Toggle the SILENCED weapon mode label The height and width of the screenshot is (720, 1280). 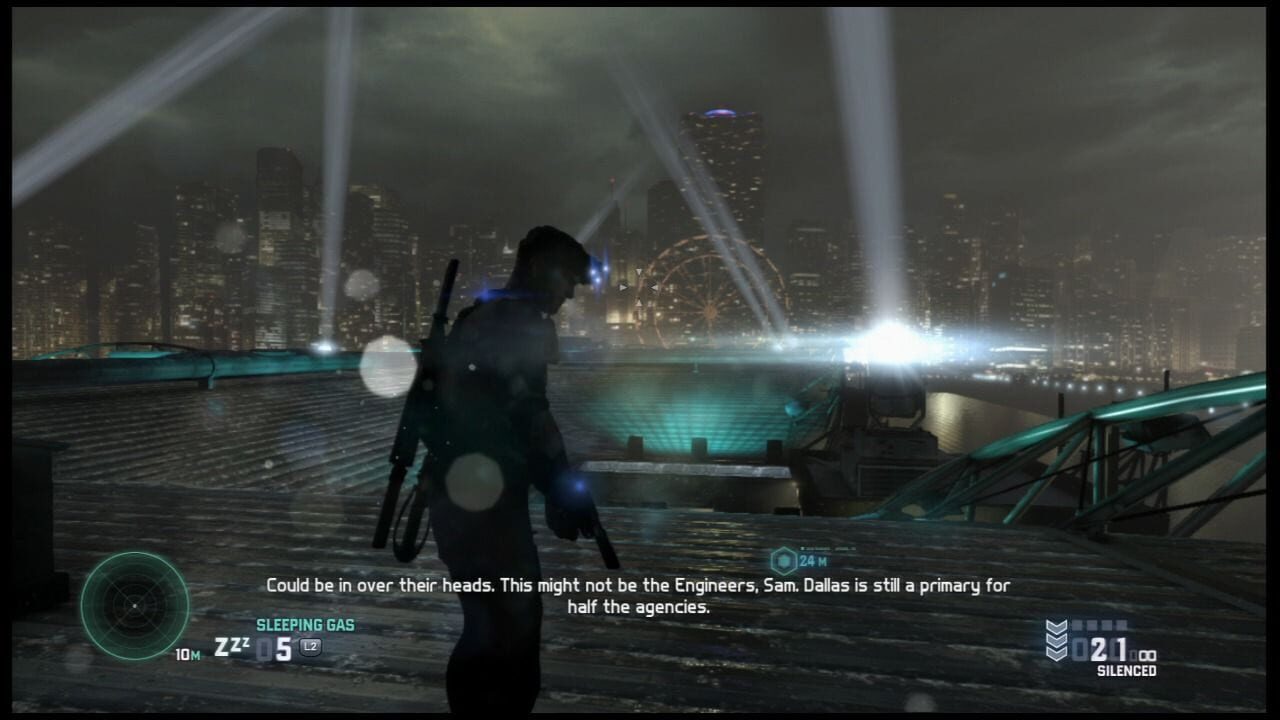point(1128,668)
